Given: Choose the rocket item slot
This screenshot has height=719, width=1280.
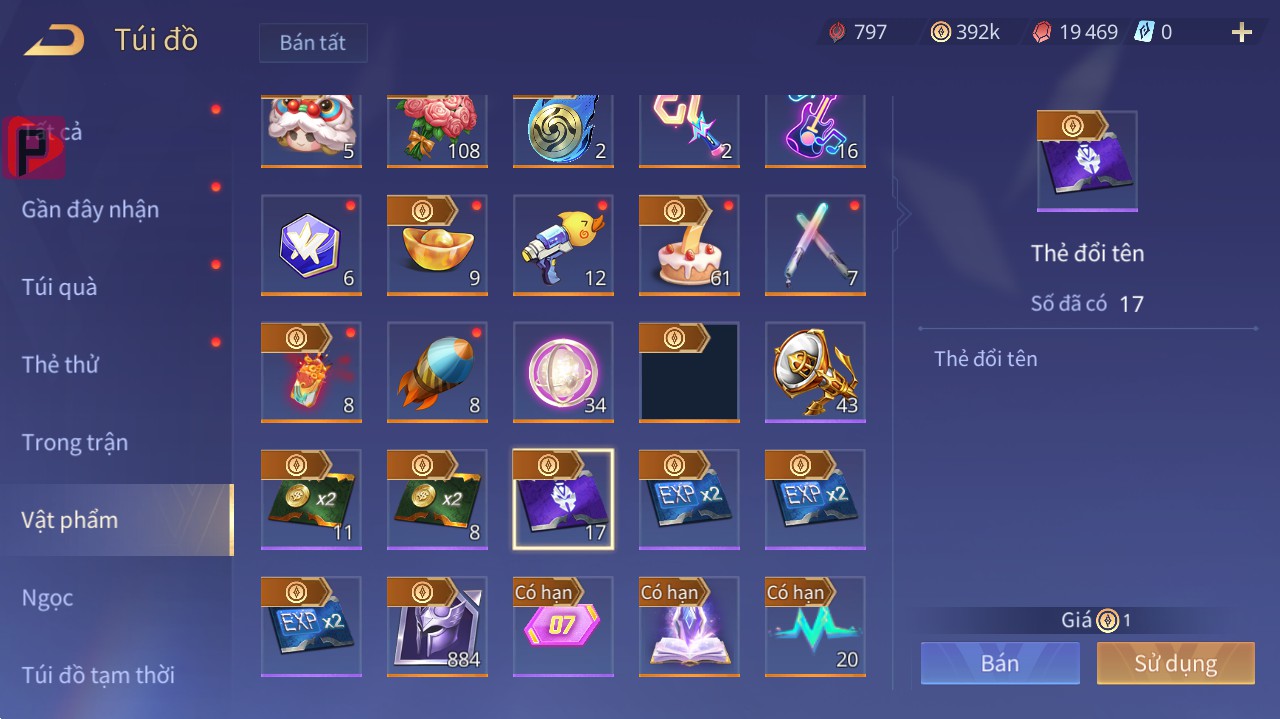Looking at the screenshot, I should tap(437, 372).
